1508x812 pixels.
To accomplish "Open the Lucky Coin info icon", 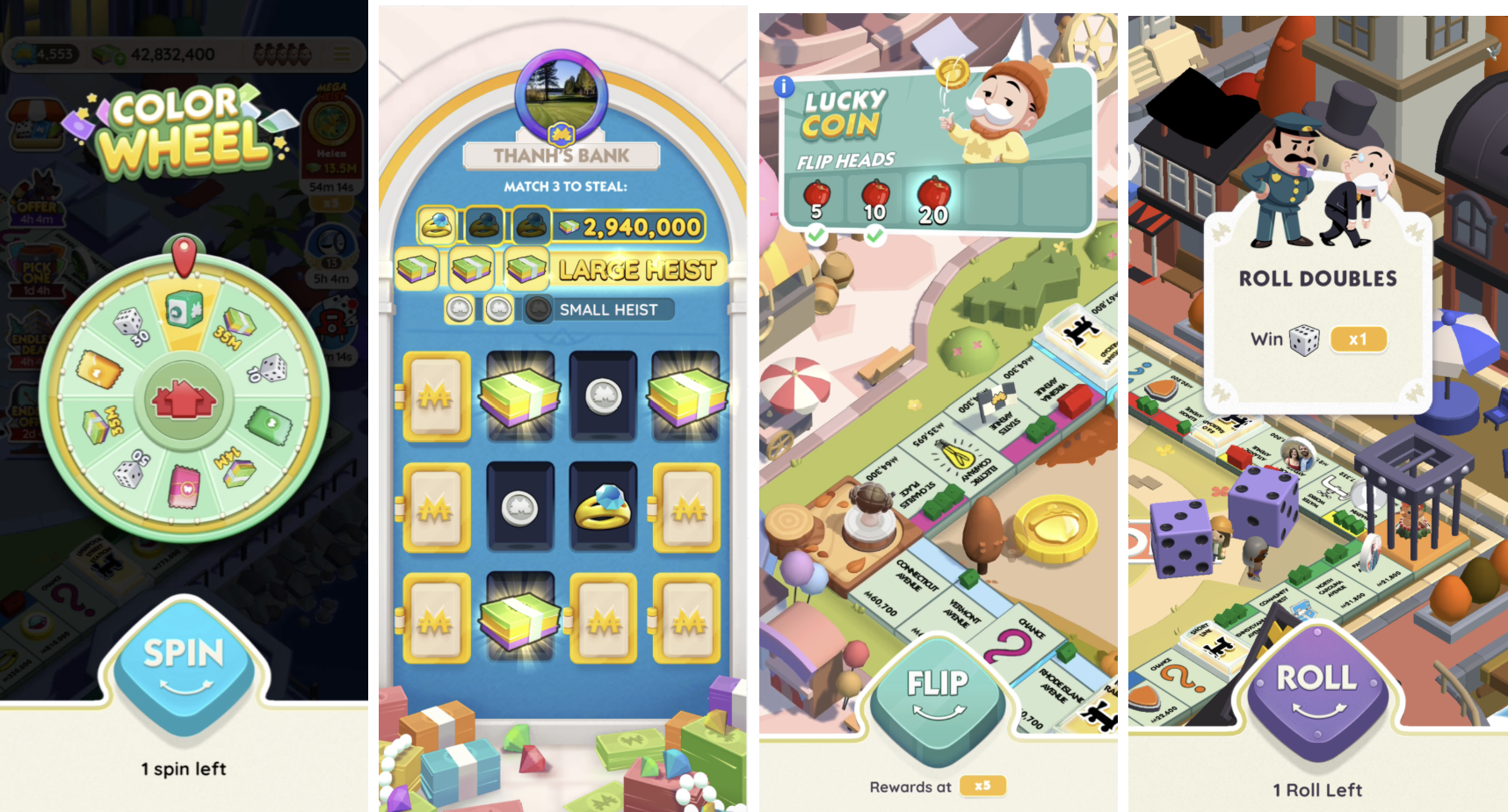I will tap(784, 86).
